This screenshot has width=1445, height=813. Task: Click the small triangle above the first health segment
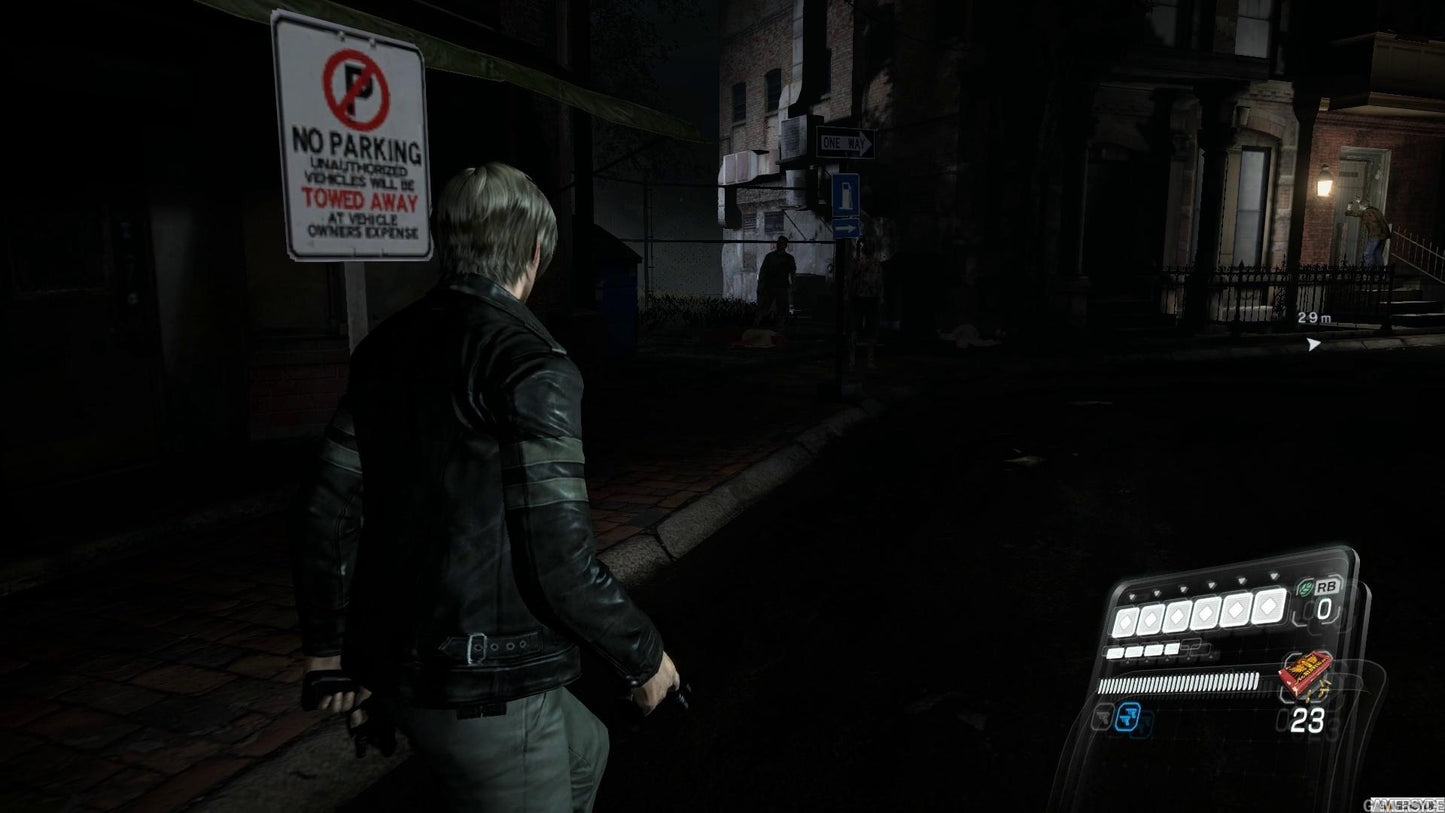(1130, 594)
